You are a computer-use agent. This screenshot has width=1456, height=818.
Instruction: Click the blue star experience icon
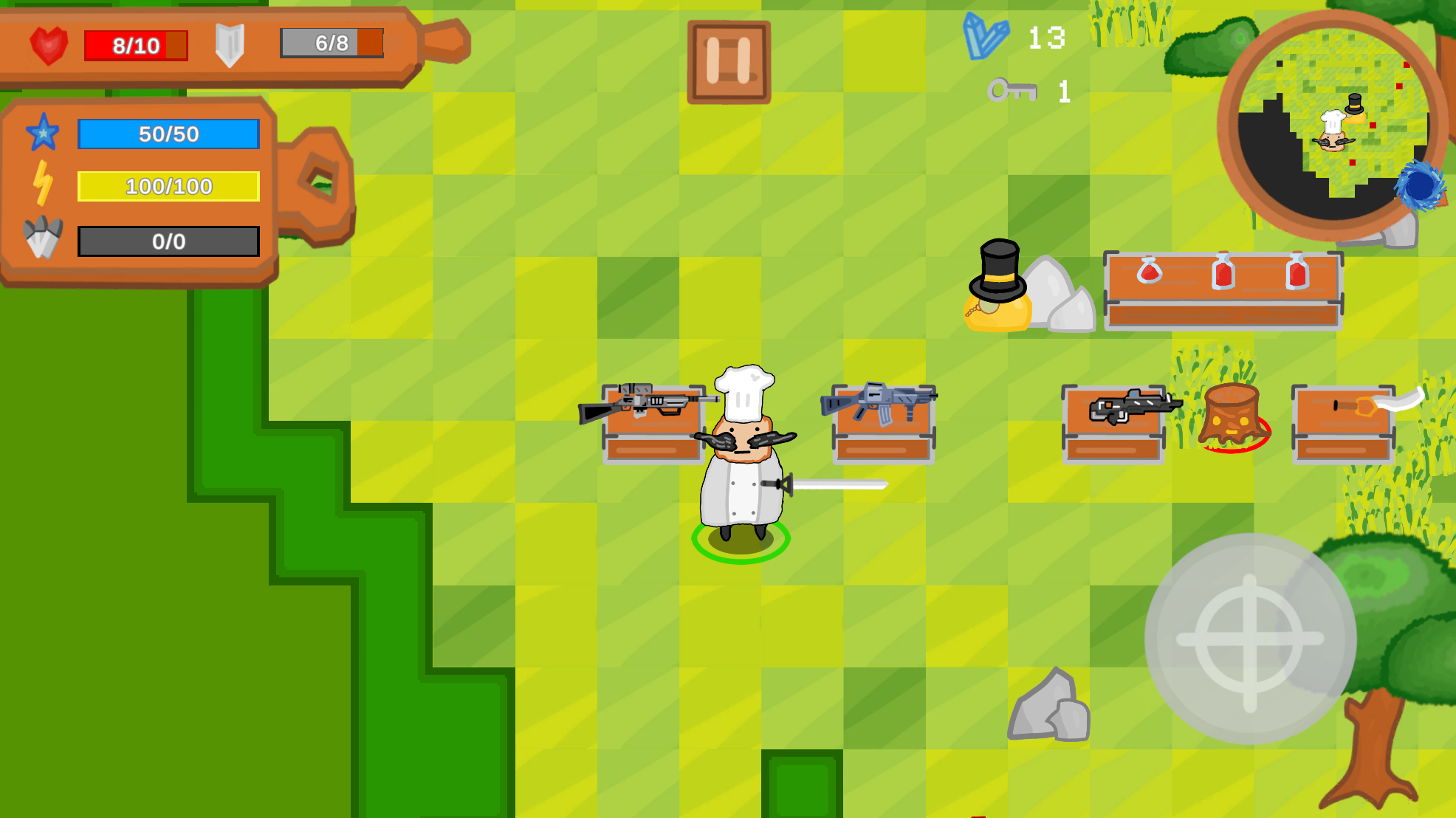coord(44,134)
